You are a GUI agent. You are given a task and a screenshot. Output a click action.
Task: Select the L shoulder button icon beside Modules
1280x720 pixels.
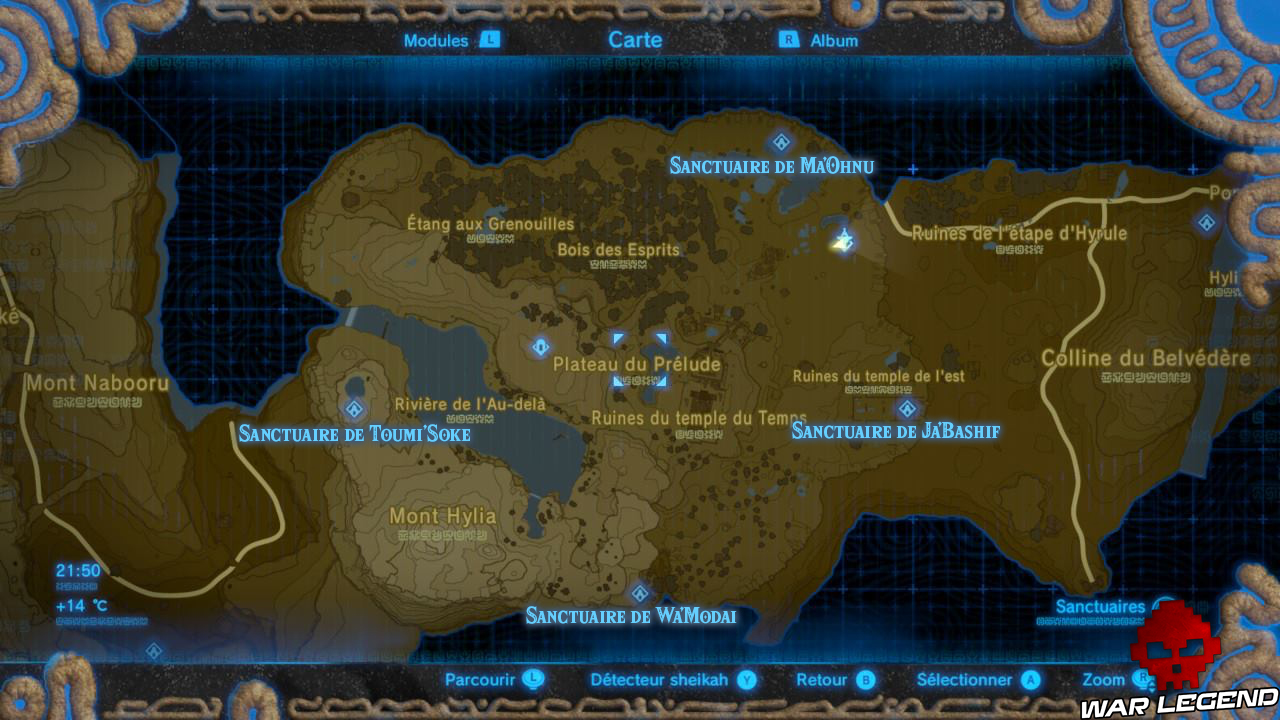tap(489, 41)
